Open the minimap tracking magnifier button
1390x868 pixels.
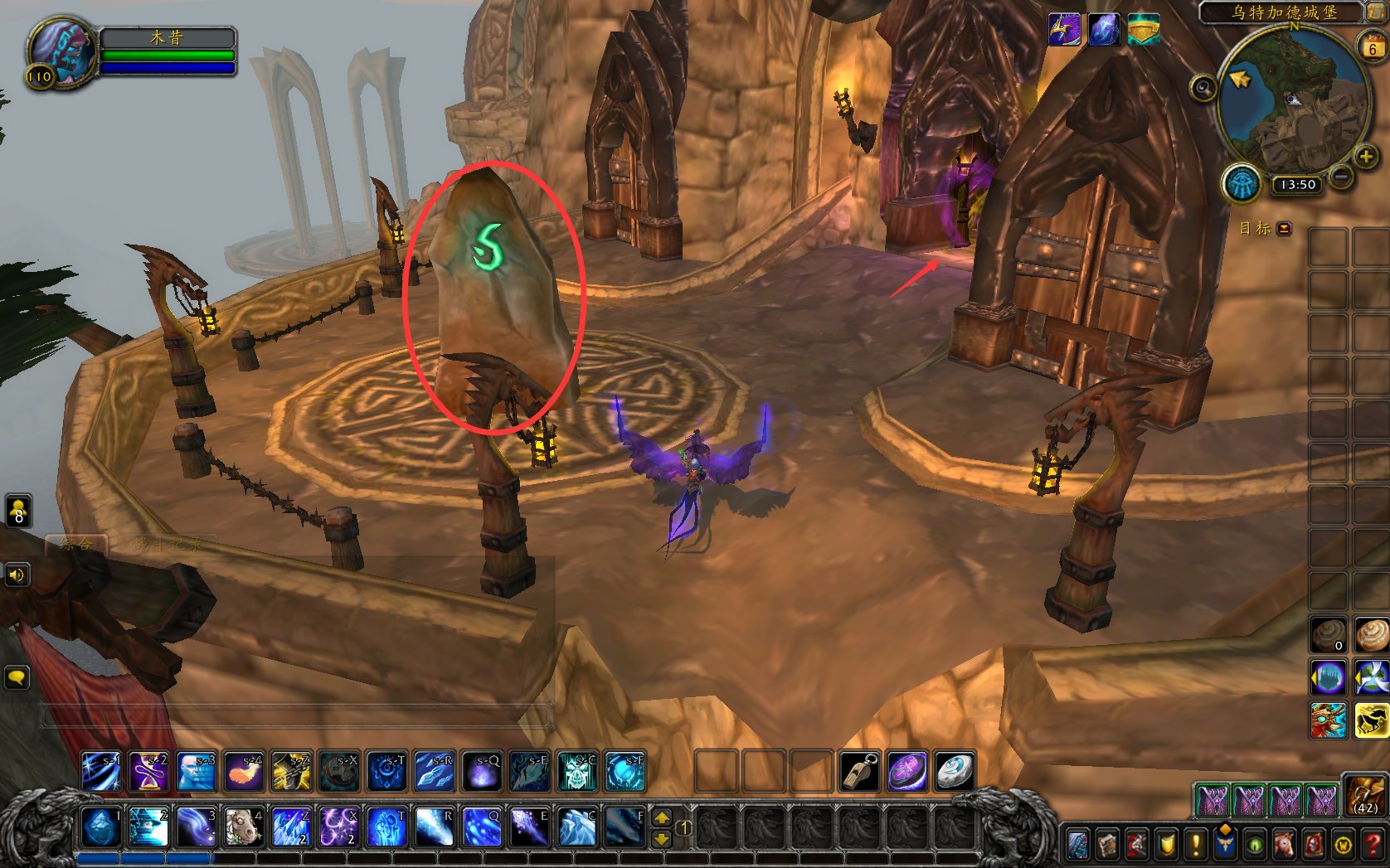[x=1203, y=88]
